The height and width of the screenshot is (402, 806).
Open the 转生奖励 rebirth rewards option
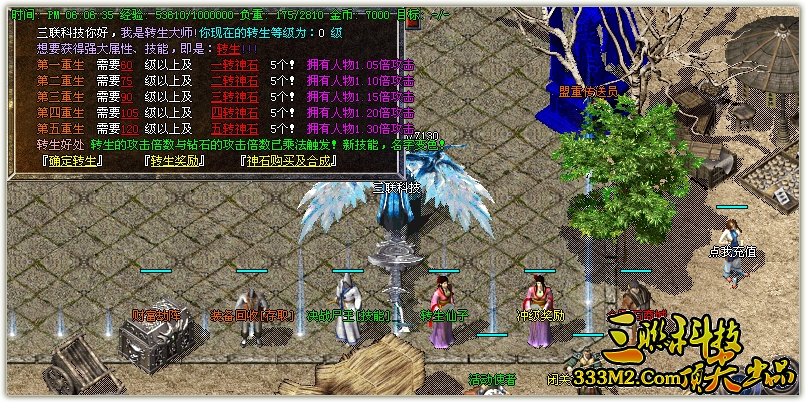coord(176,160)
